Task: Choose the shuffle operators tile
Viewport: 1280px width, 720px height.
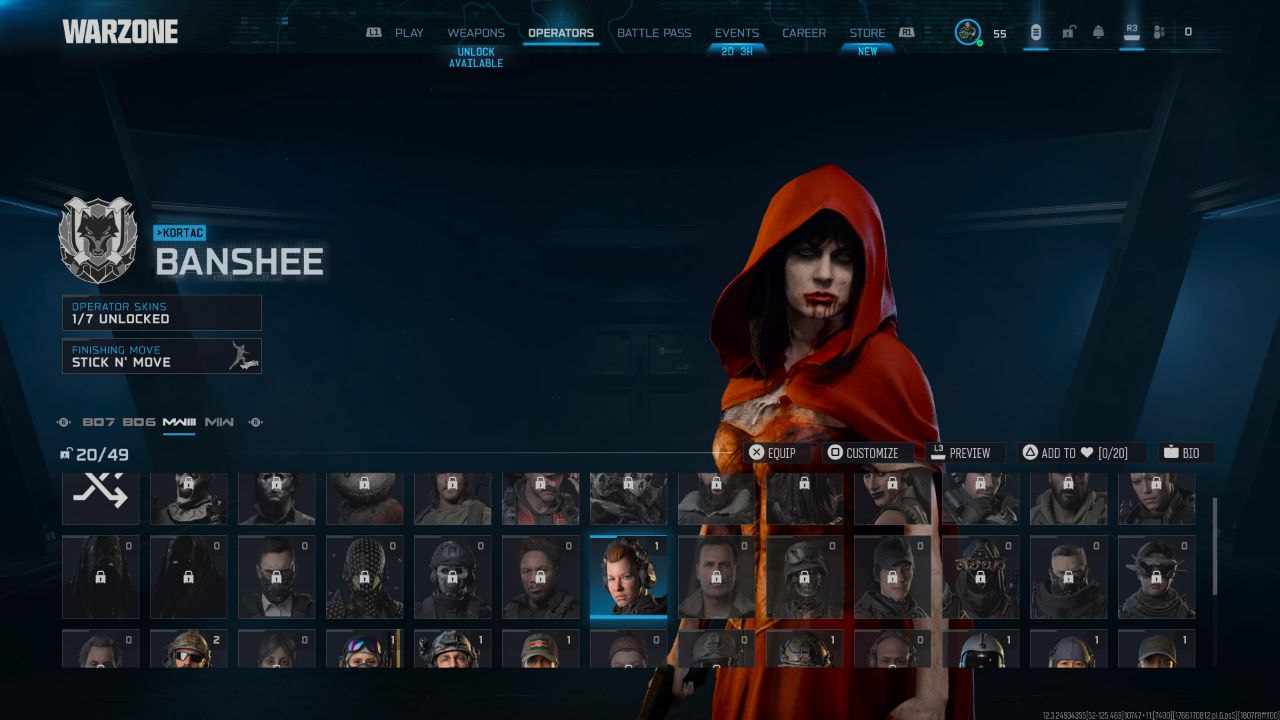Action: point(100,497)
